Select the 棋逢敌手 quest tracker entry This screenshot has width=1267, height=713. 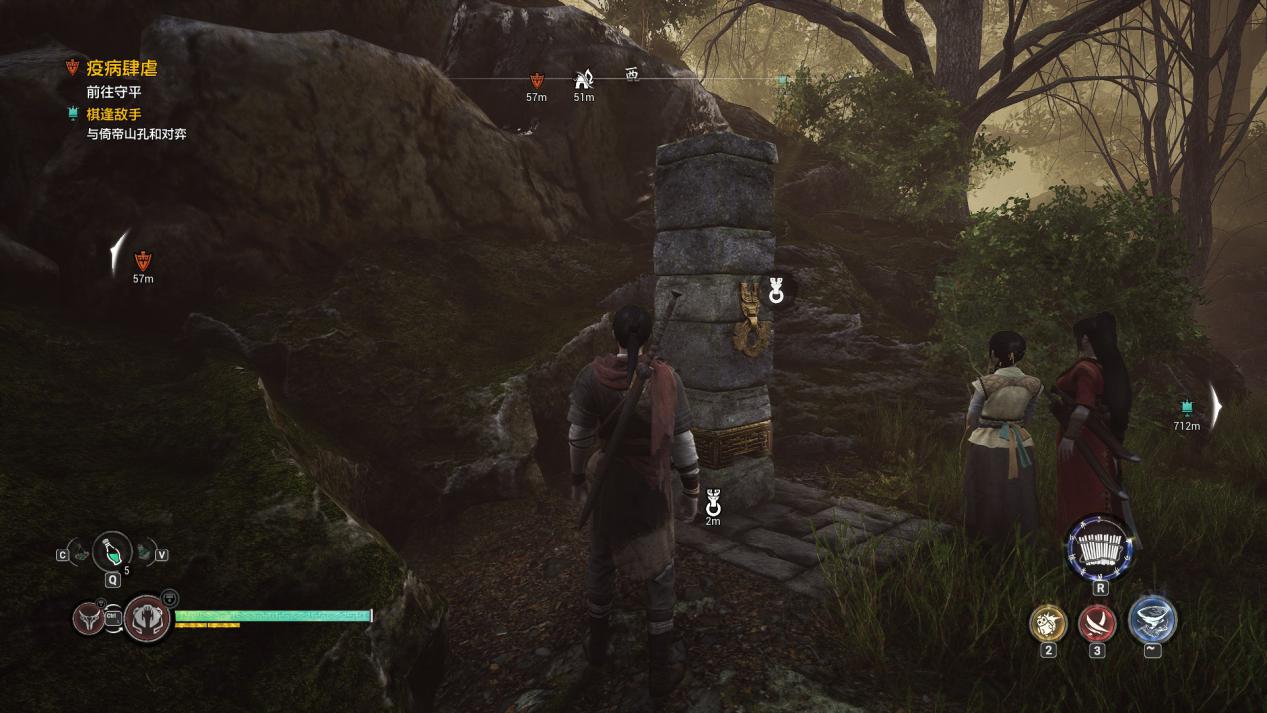(113, 114)
